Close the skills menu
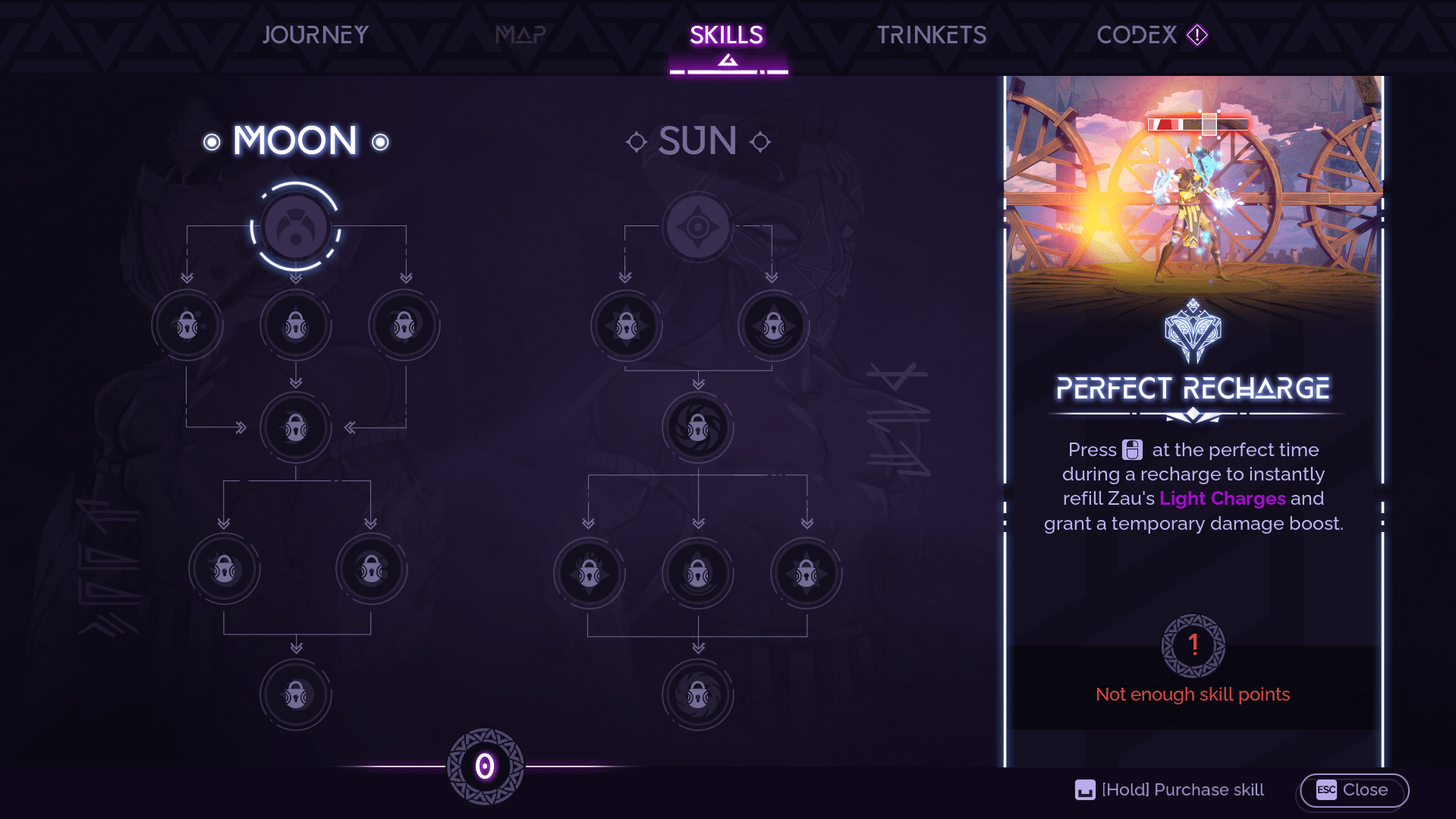Screen dimensions: 1456x819 tap(1354, 790)
